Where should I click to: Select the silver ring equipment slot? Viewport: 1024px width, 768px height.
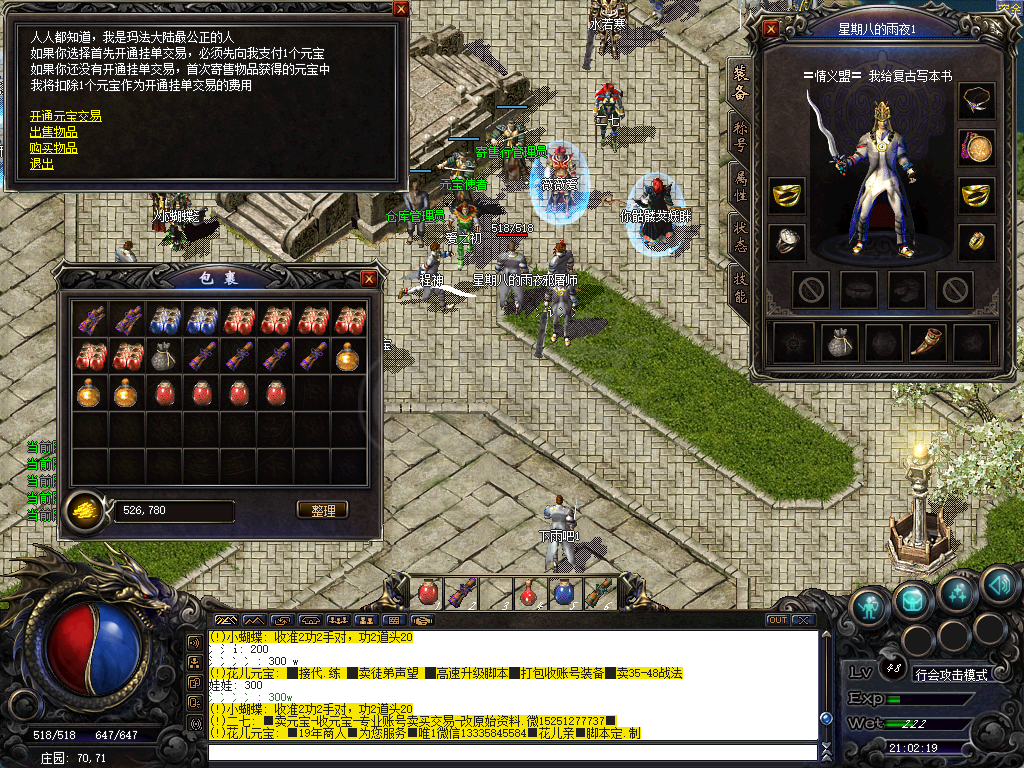(x=787, y=241)
